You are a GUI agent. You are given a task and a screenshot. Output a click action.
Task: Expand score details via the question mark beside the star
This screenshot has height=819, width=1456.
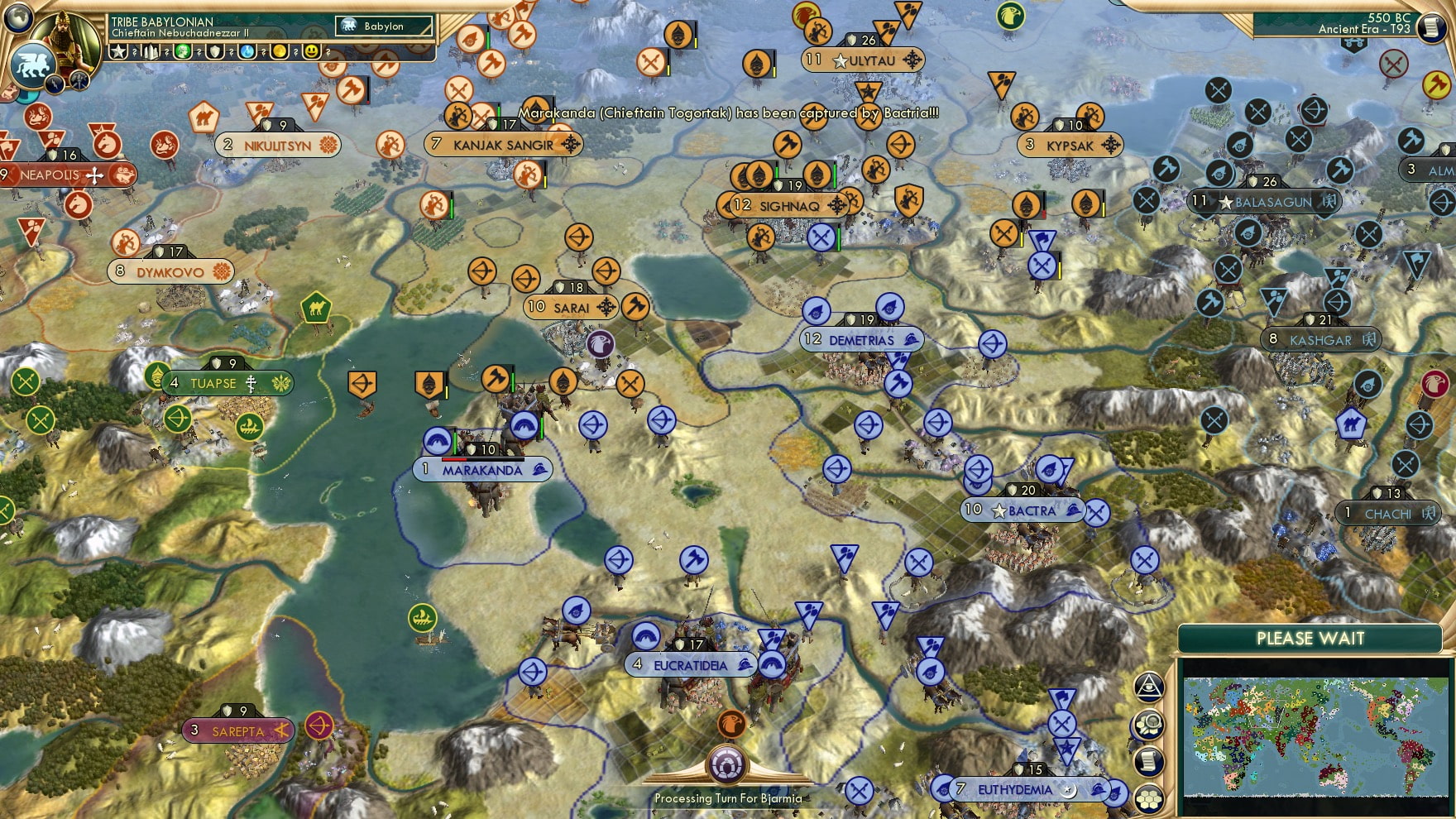134,52
